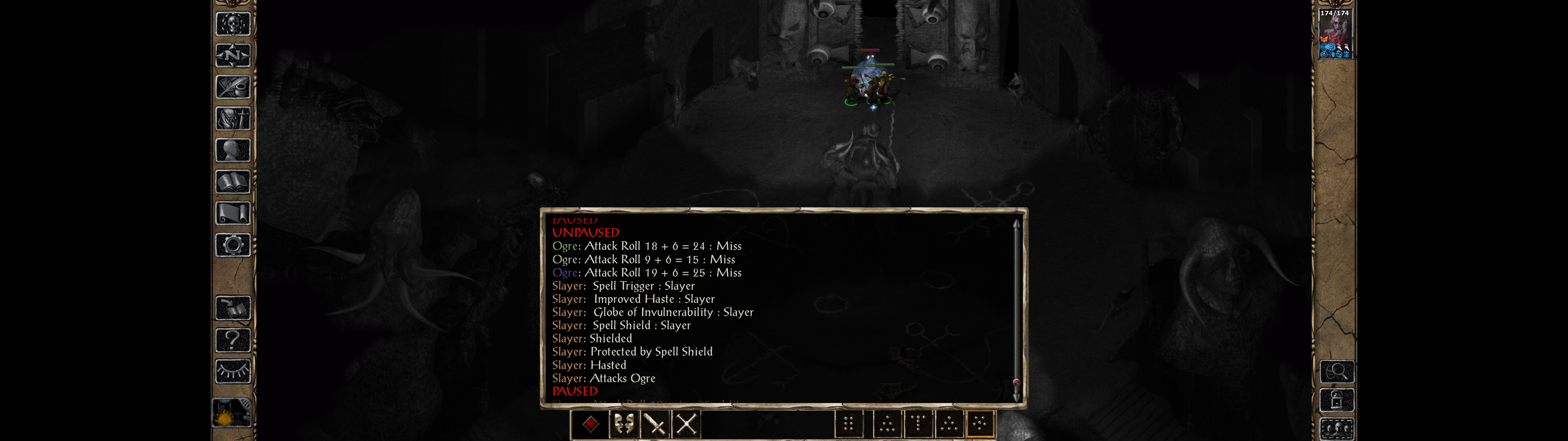The height and width of the screenshot is (441, 1568).
Task: Open the area map with the compass icon
Action: tap(233, 55)
